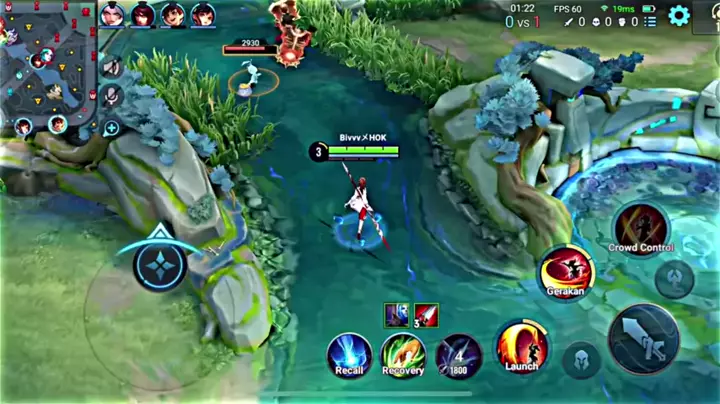
Task: Tap the helmet target-hero button
Action: tap(581, 360)
